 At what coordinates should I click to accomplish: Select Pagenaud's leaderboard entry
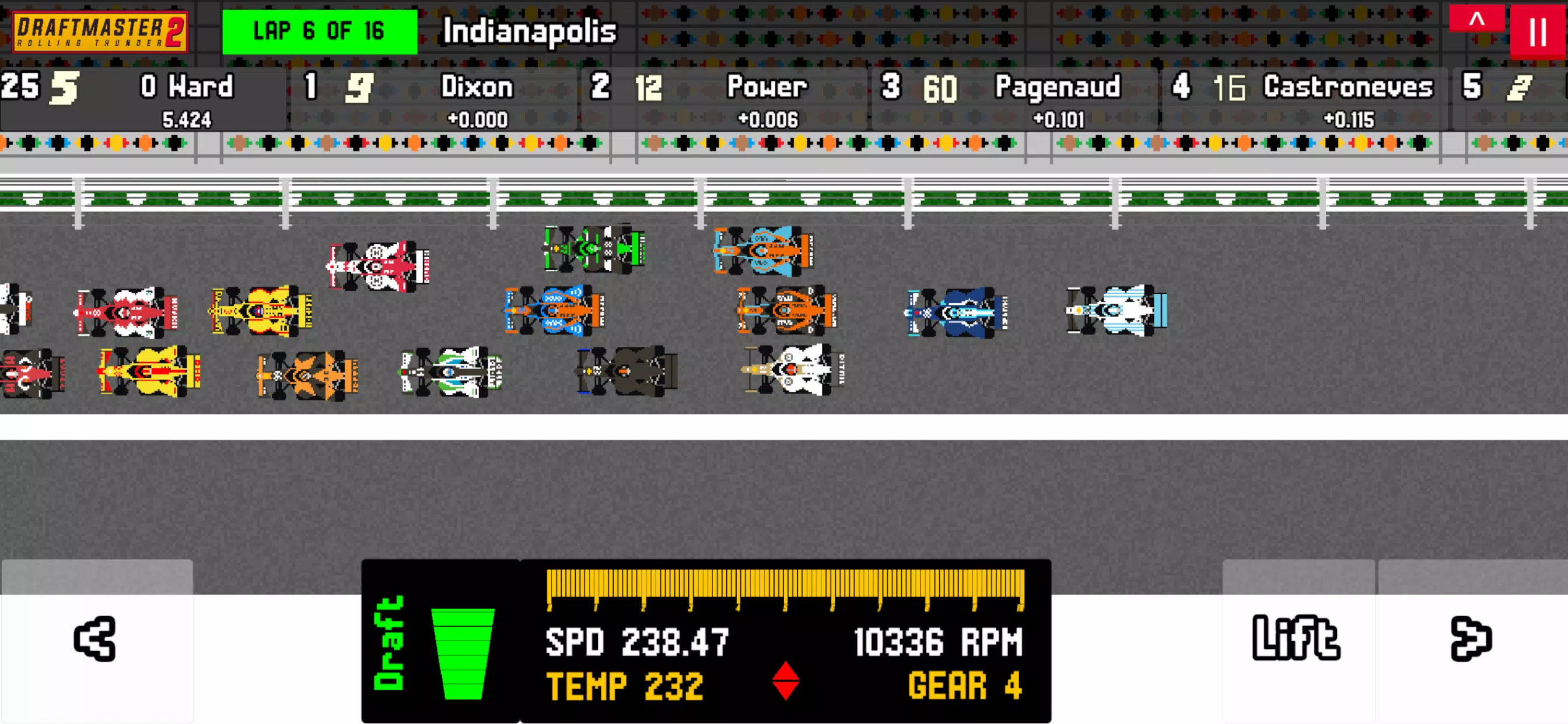[x=1014, y=99]
